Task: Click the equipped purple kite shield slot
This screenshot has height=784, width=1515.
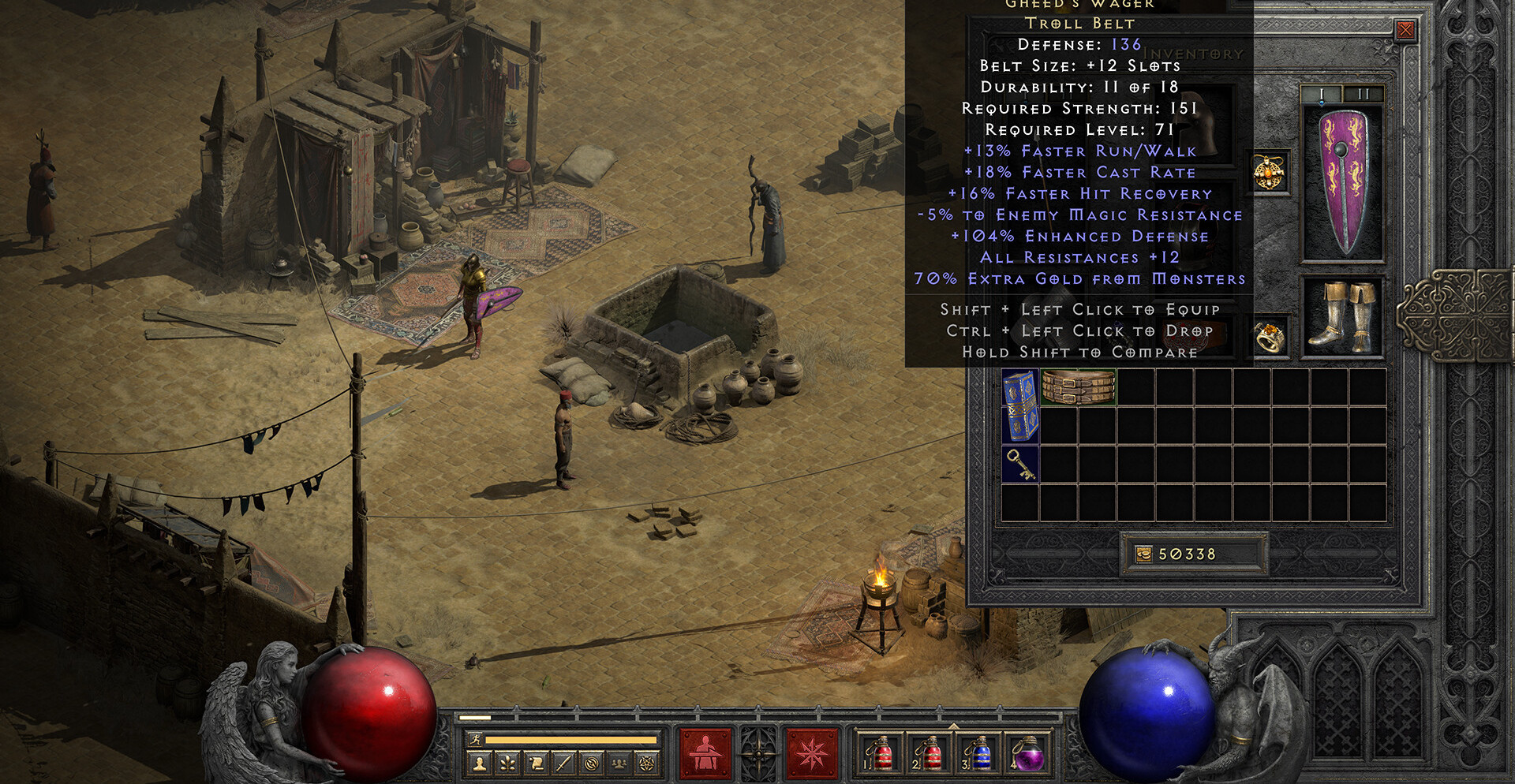Action: (x=1342, y=183)
